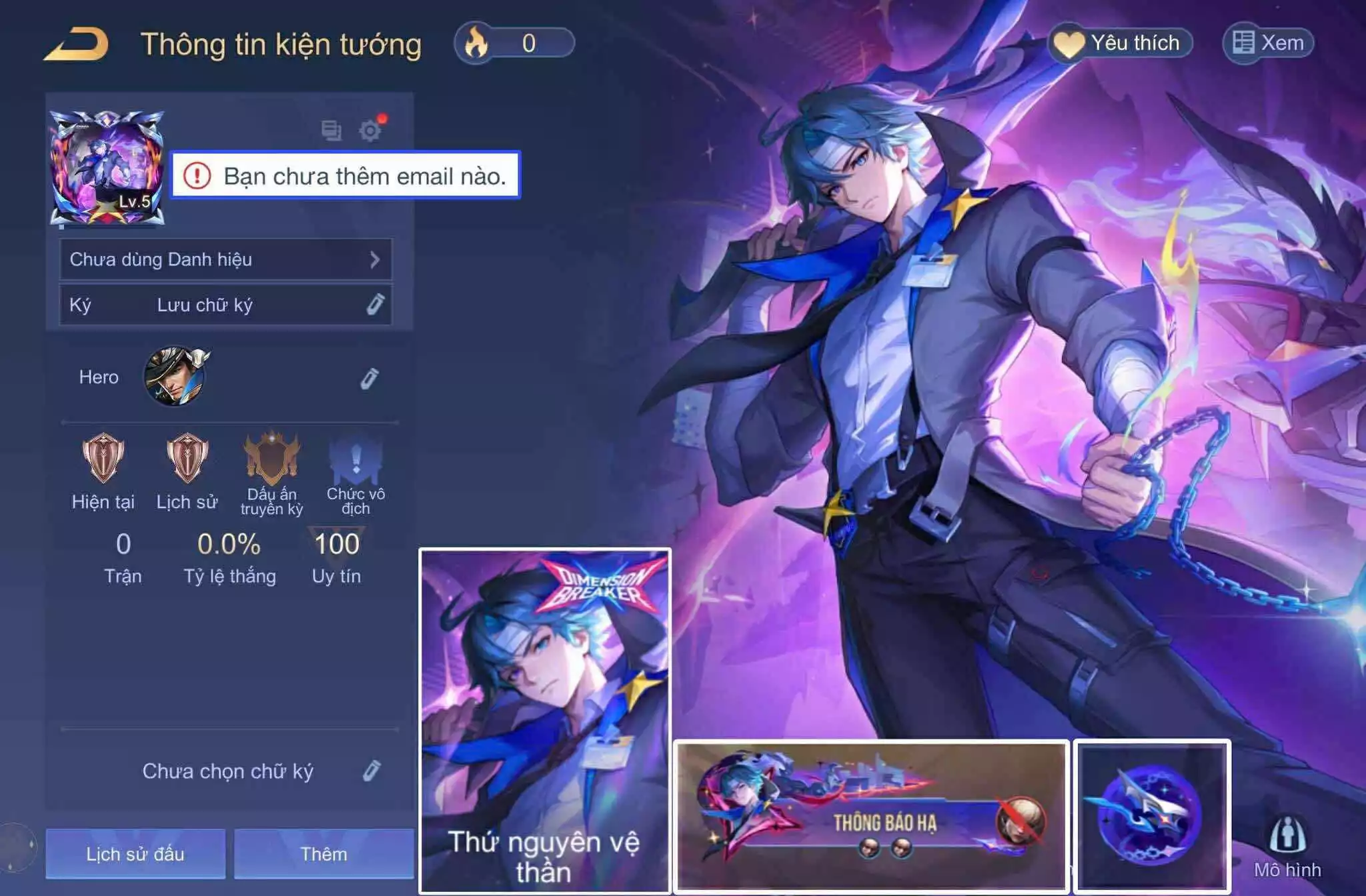Click the Yêu thích heart button
This screenshot has height=896, width=1366.
tap(1122, 43)
